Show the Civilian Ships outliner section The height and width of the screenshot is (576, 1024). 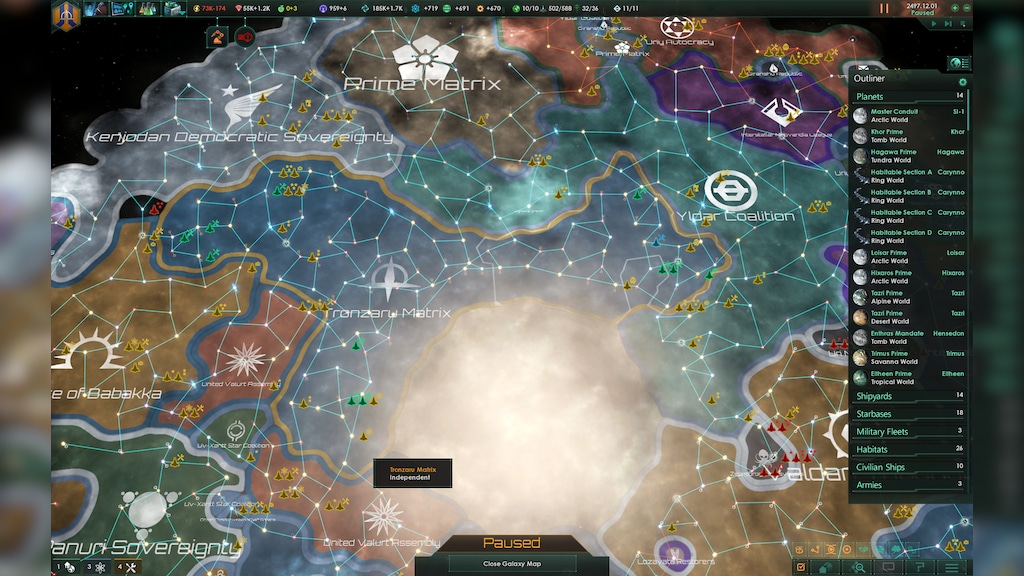coord(908,466)
